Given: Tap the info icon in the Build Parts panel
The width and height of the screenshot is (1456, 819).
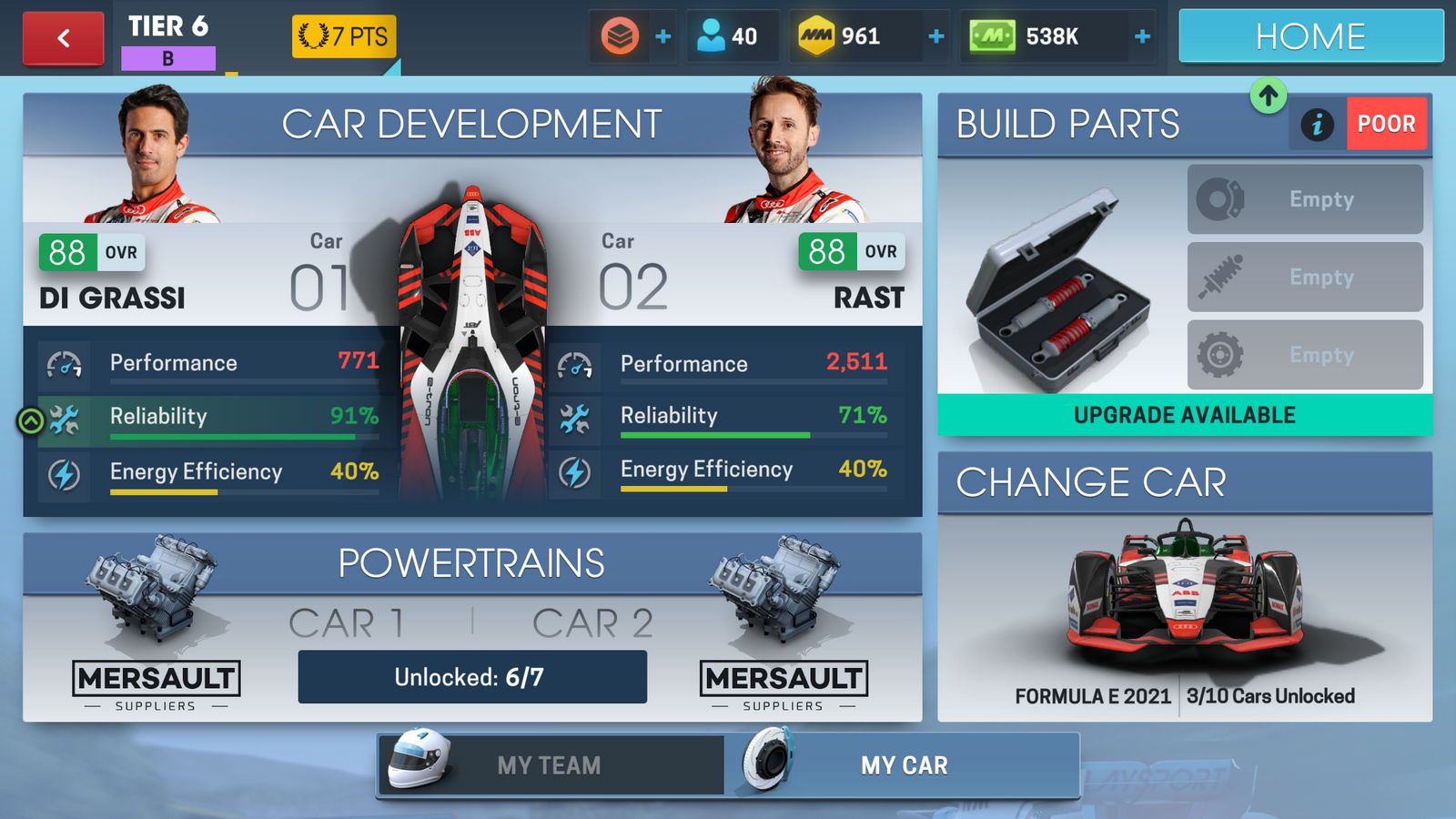Looking at the screenshot, I should coord(1316,123).
